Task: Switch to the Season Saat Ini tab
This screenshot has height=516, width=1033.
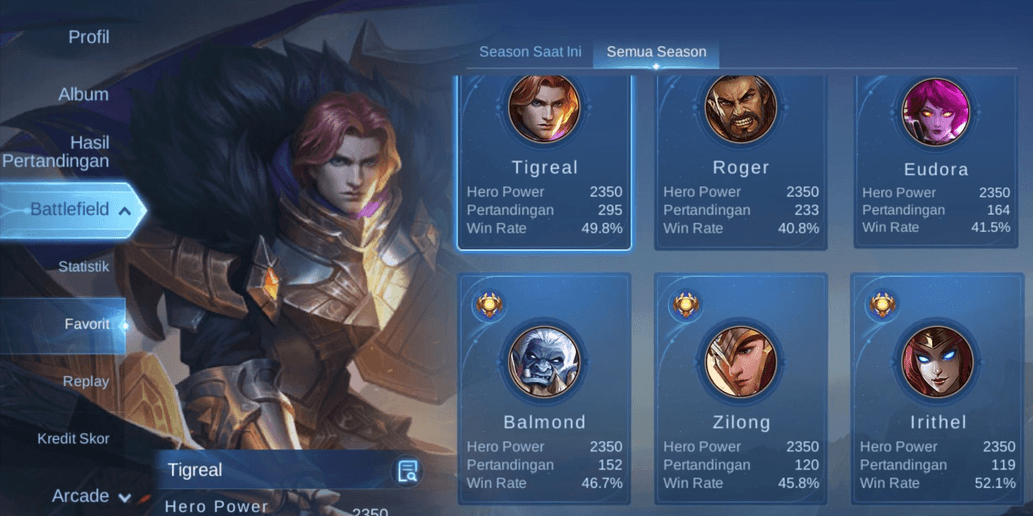Action: coord(530,52)
